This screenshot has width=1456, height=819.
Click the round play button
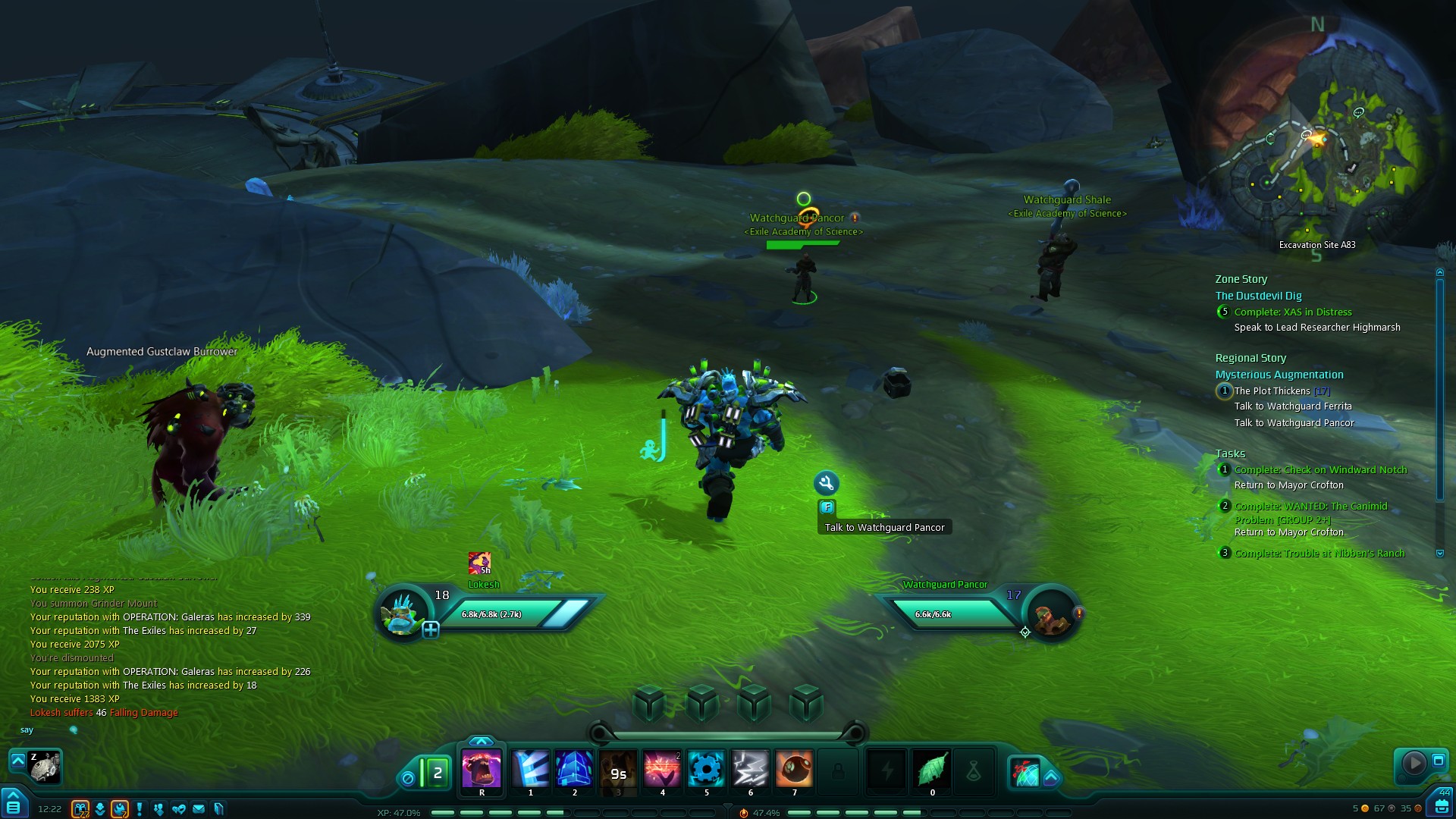coord(1413,762)
